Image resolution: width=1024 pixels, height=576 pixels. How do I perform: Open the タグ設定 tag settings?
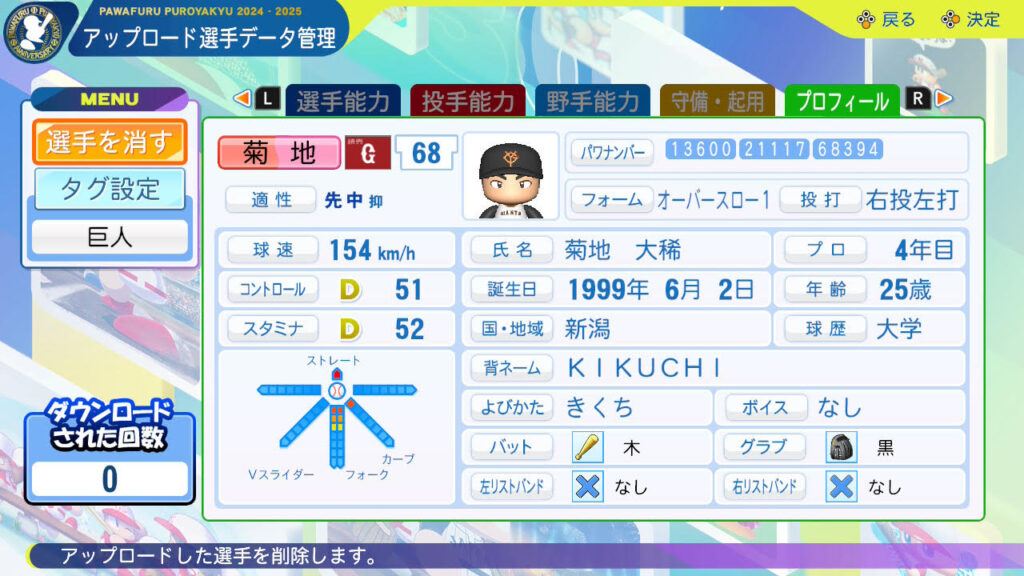click(109, 188)
